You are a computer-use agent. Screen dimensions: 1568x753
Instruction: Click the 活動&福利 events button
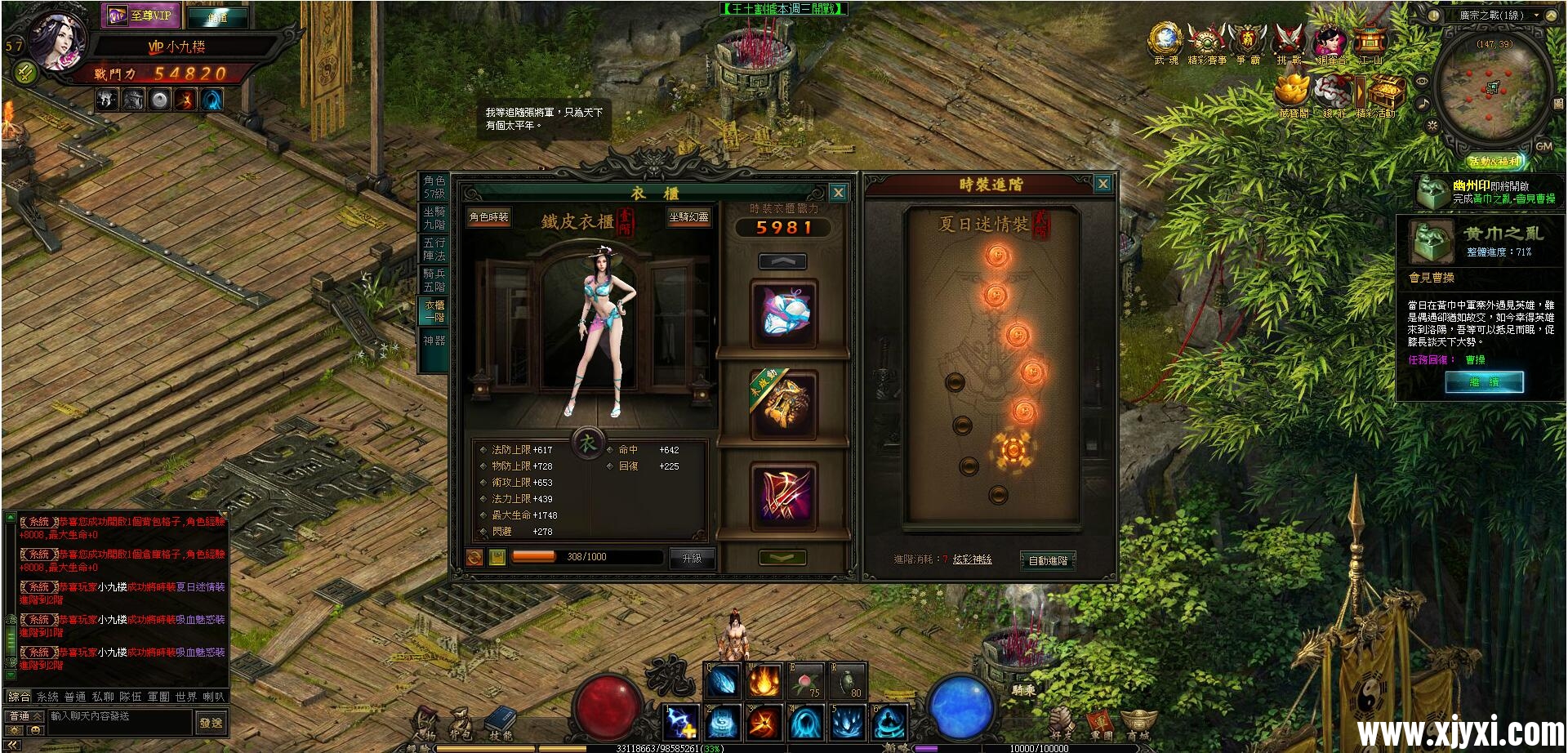(x=1494, y=162)
